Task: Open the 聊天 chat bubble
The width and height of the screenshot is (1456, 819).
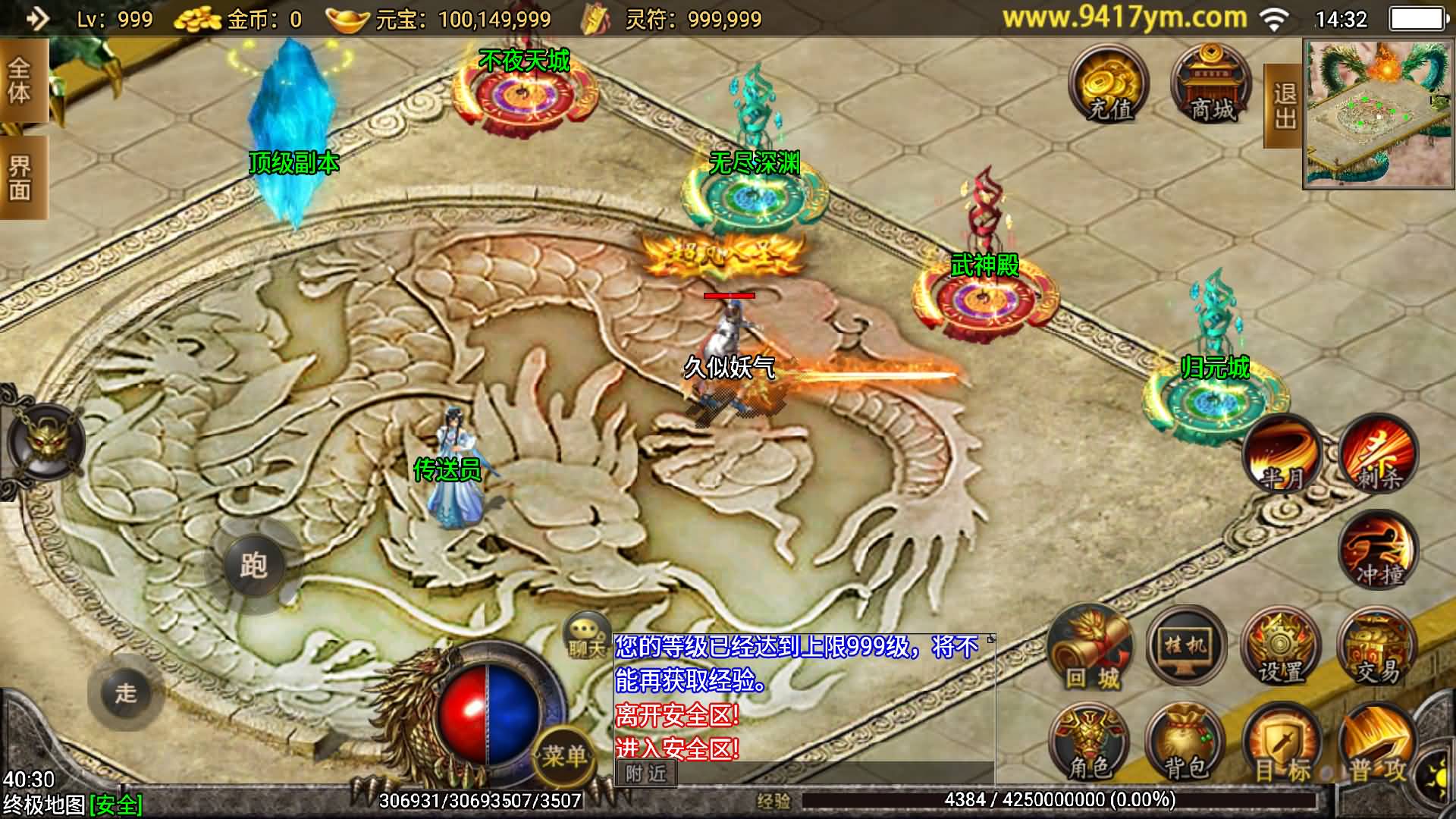Action: 586,635
